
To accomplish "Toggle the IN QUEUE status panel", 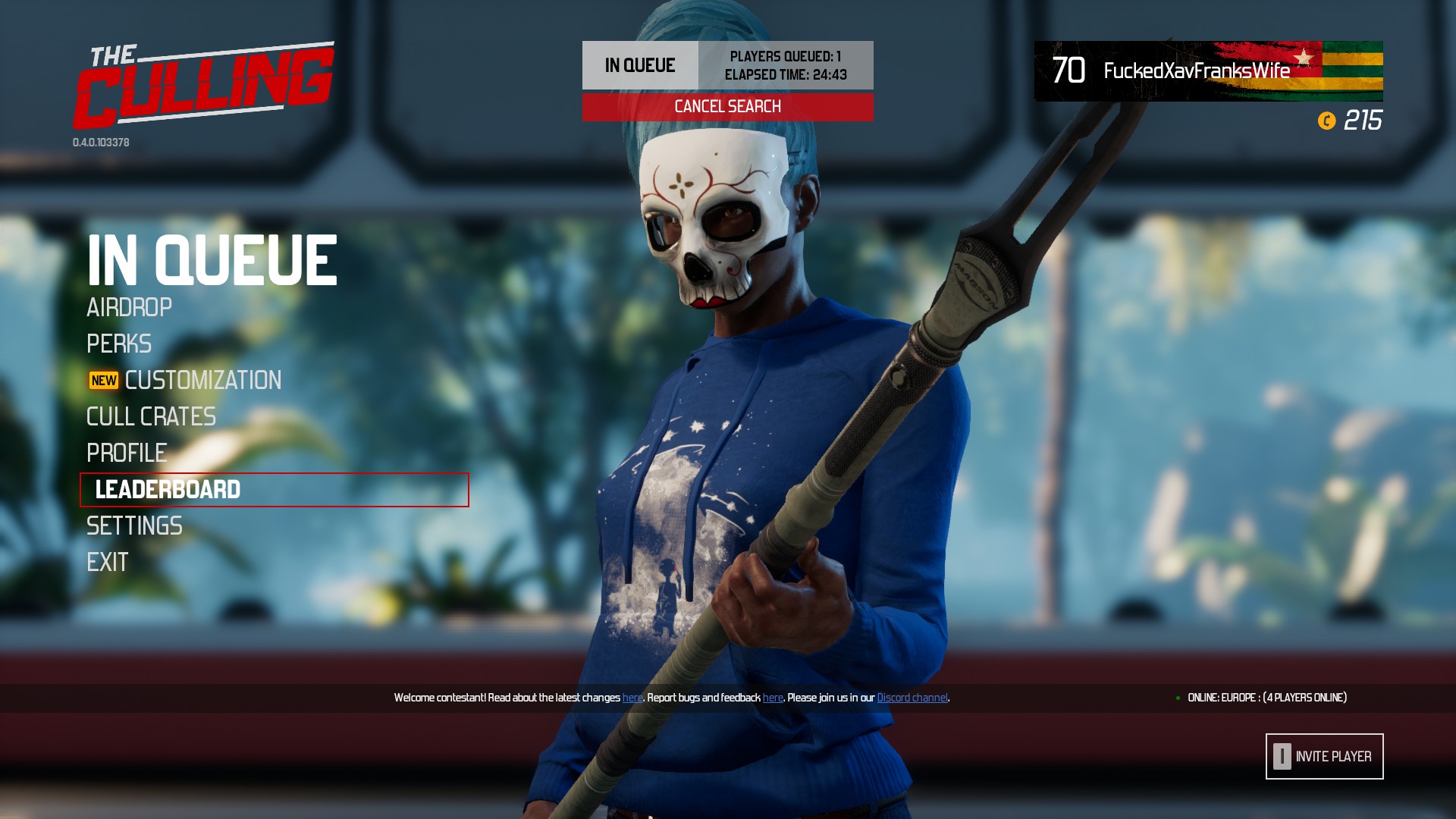I will point(639,65).
